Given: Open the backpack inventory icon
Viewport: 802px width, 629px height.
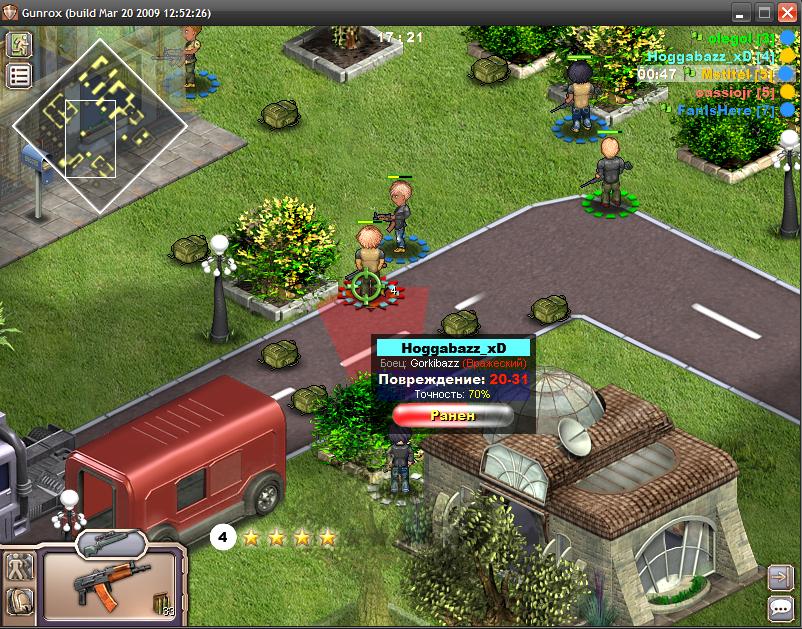Looking at the screenshot, I should tap(19, 600).
